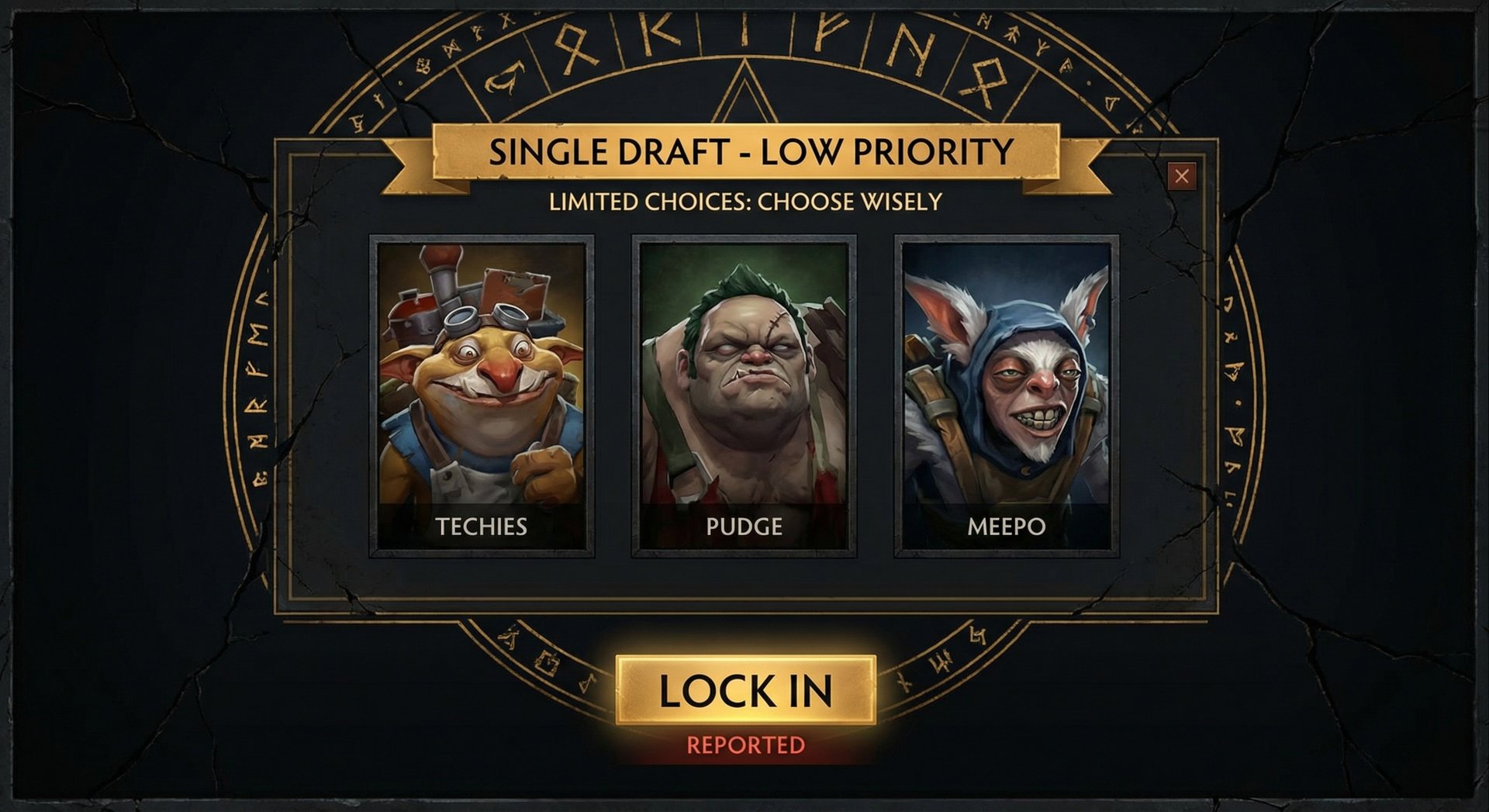Click the Pudge name label

[747, 526]
